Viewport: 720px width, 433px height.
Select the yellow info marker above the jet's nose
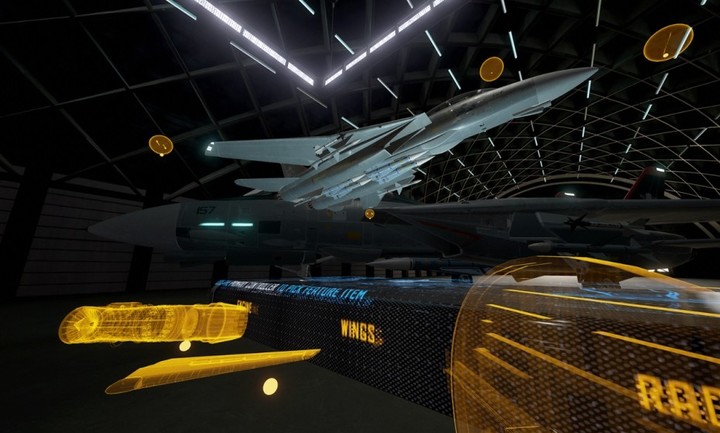pyautogui.click(x=491, y=69)
